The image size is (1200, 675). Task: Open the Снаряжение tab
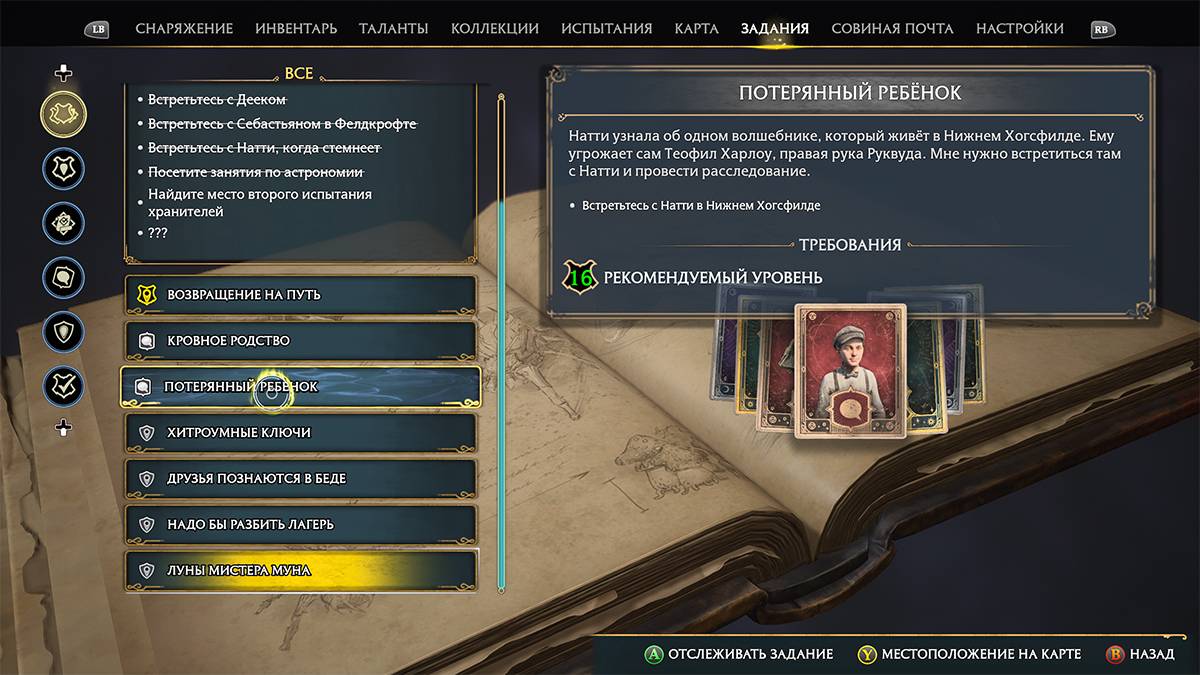pyautogui.click(x=184, y=29)
